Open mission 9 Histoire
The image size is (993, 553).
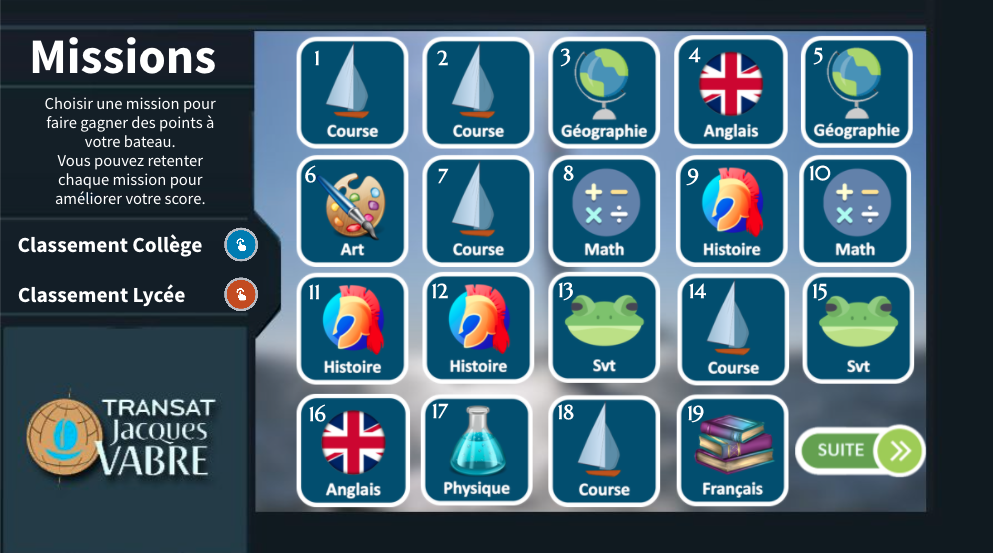point(731,211)
